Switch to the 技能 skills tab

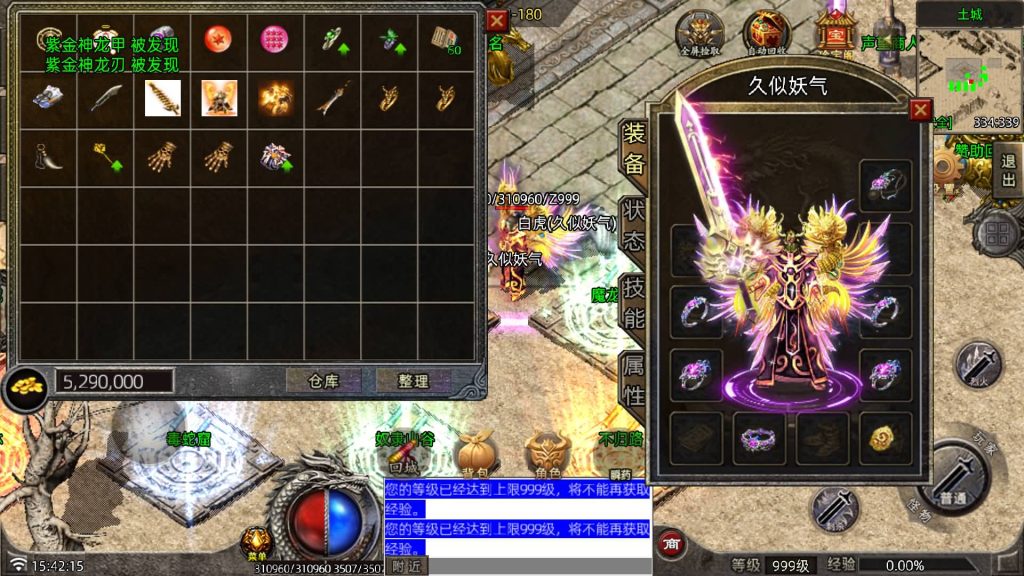click(634, 302)
